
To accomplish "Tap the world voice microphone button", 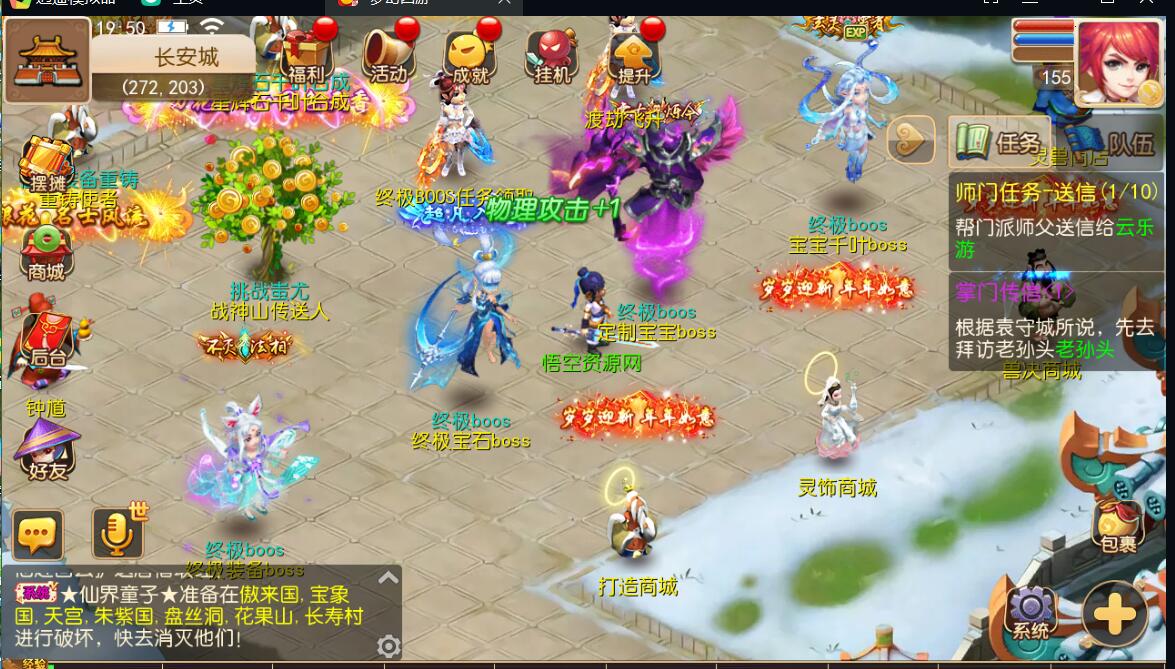I will 117,532.
